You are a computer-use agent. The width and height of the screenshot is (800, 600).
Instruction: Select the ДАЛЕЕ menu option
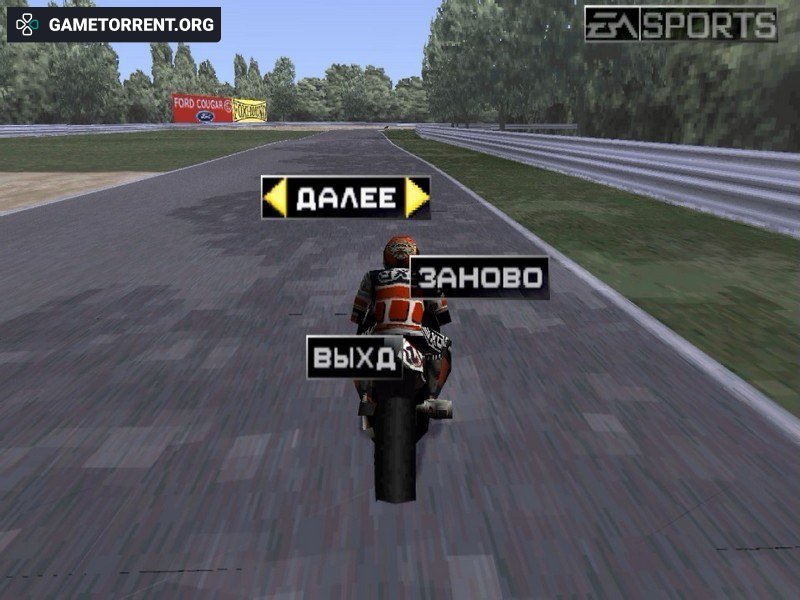coord(346,198)
